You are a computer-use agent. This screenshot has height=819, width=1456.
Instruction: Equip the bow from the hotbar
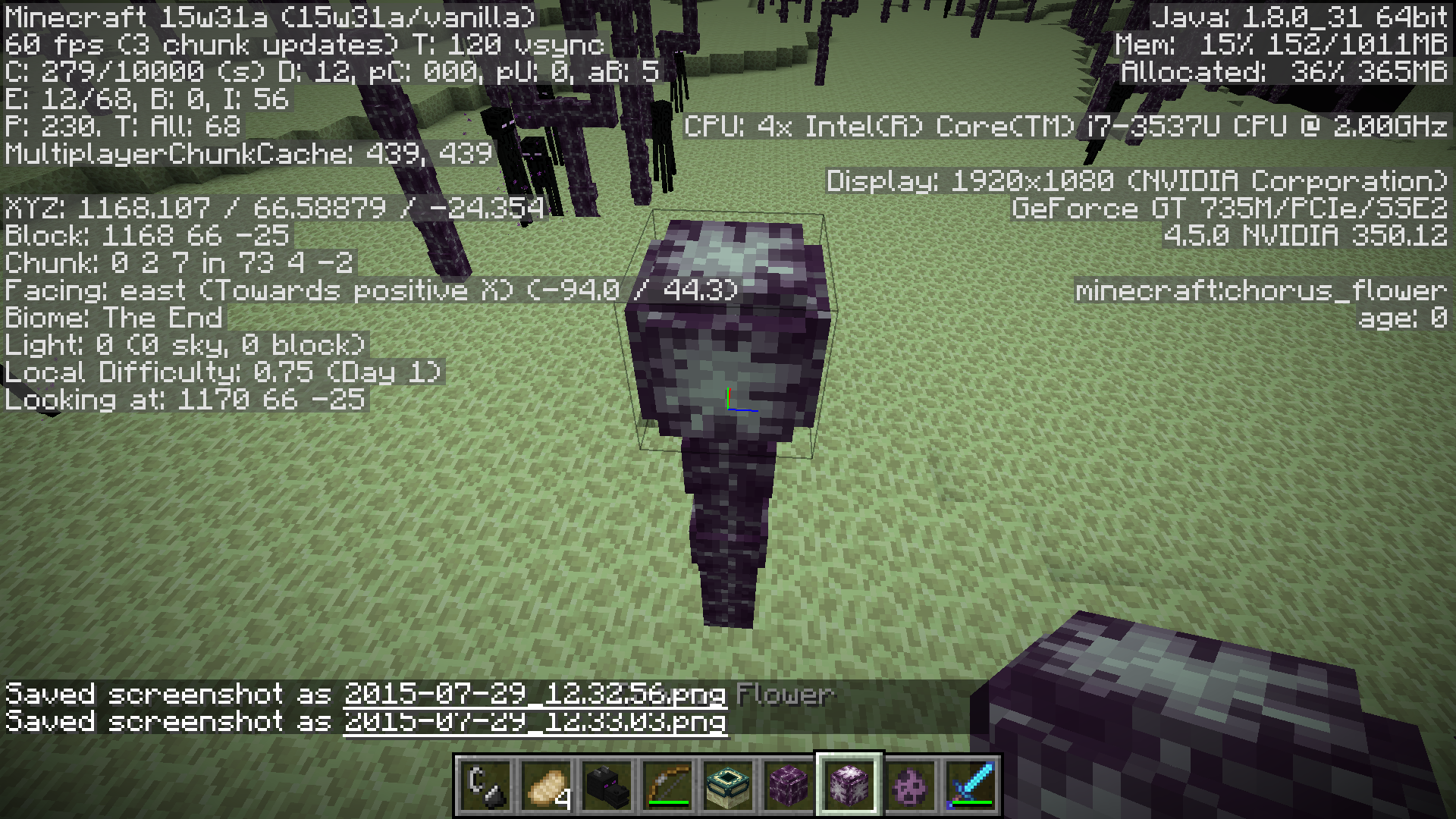pyautogui.click(x=667, y=786)
